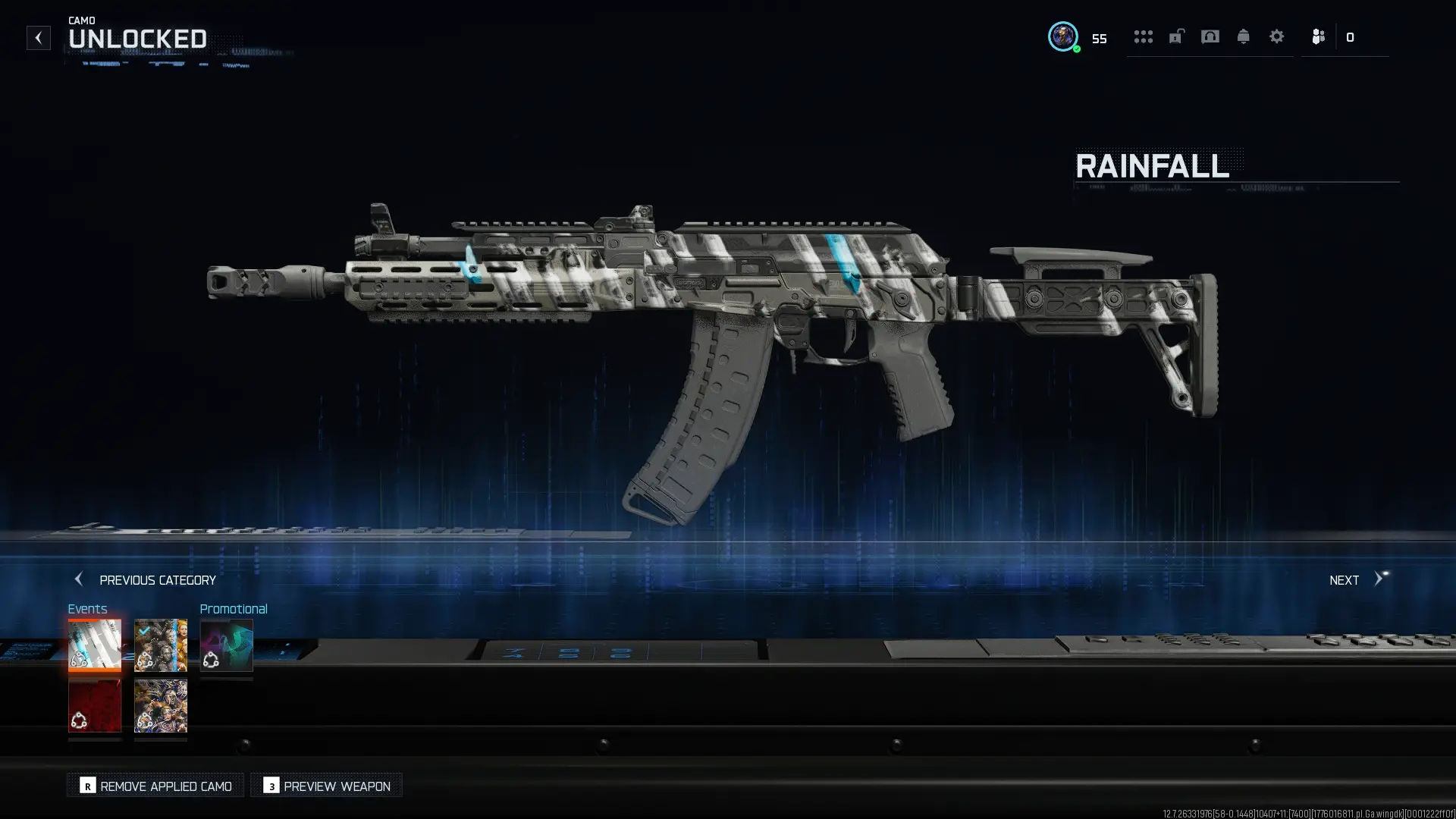Preview the weapon
Image resolution: width=1456 pixels, height=819 pixels.
pyautogui.click(x=327, y=786)
